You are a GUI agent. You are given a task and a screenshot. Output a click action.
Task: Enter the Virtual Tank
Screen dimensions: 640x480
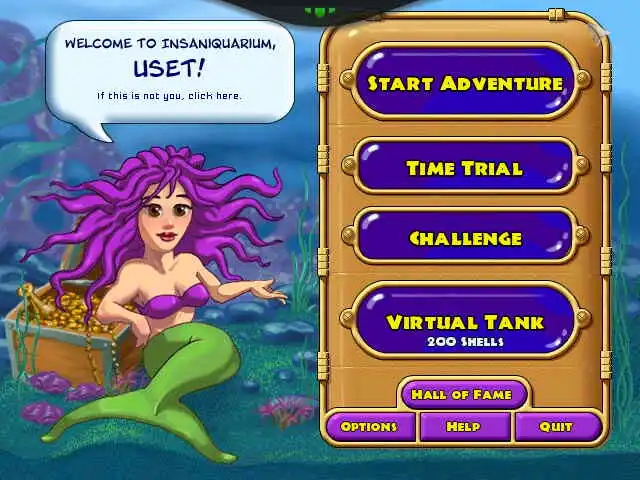465,323
